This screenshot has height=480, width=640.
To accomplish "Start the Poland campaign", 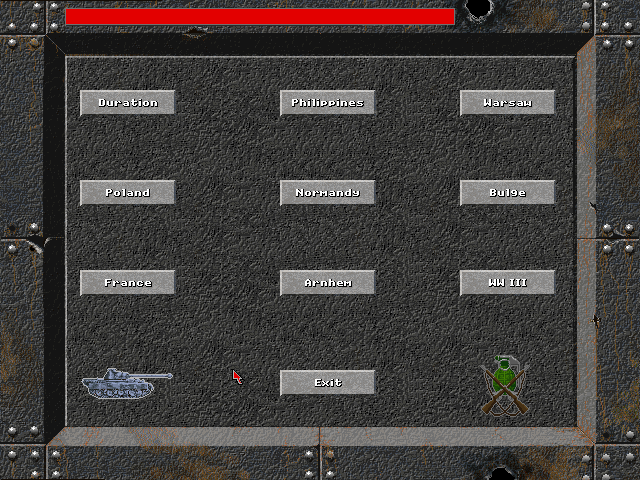I will pos(127,192).
